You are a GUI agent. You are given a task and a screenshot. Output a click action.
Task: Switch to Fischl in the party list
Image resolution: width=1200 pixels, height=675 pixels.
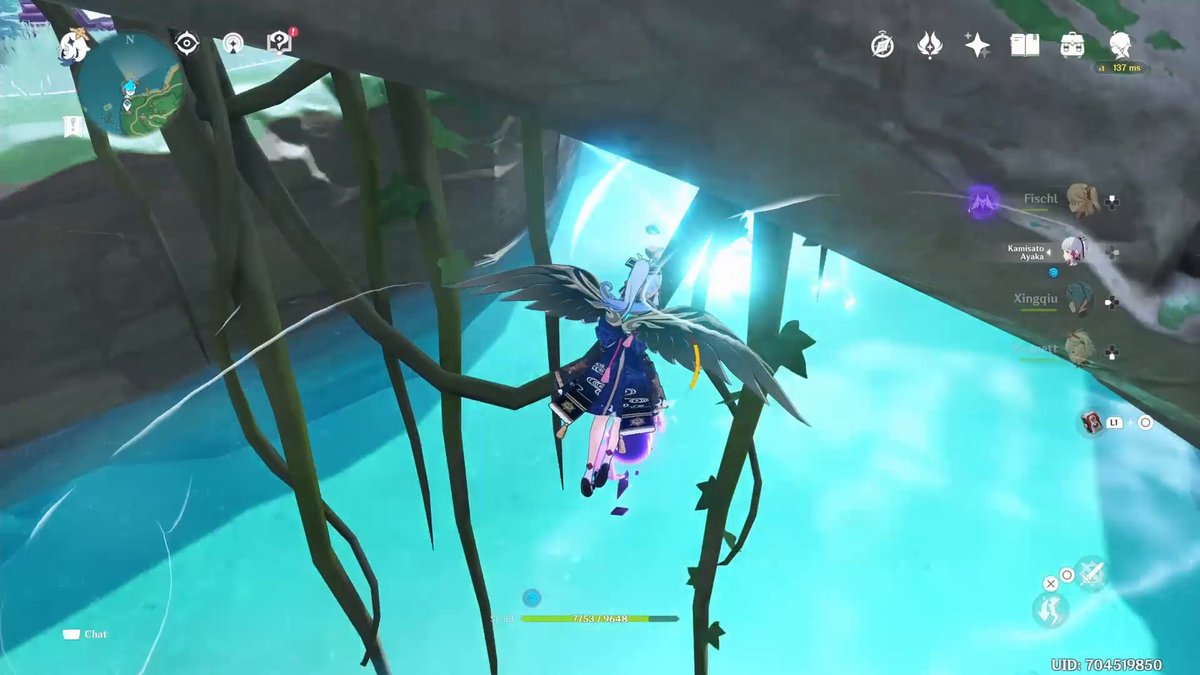pyautogui.click(x=1080, y=199)
